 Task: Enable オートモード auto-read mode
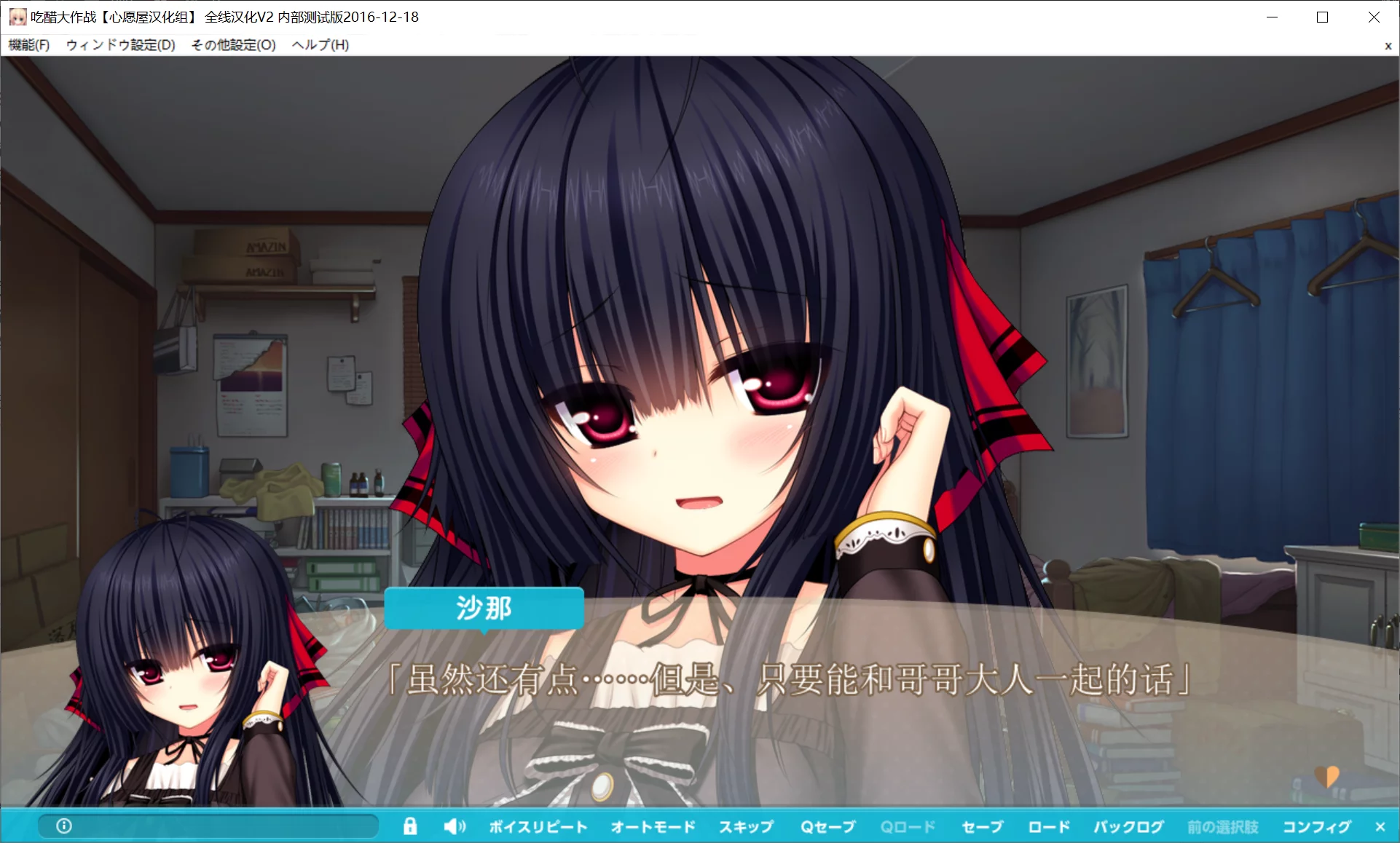coord(652,826)
